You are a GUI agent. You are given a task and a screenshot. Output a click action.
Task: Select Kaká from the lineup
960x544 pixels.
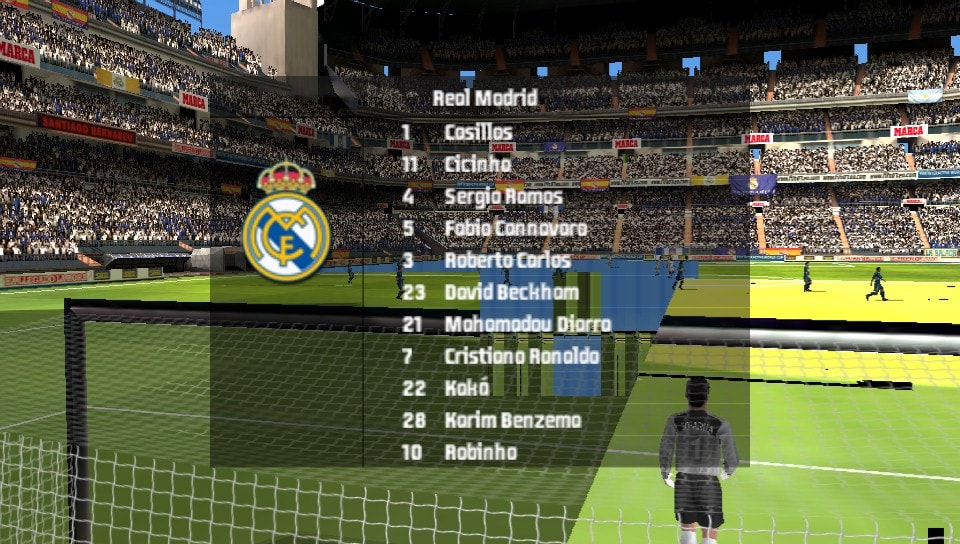467,388
